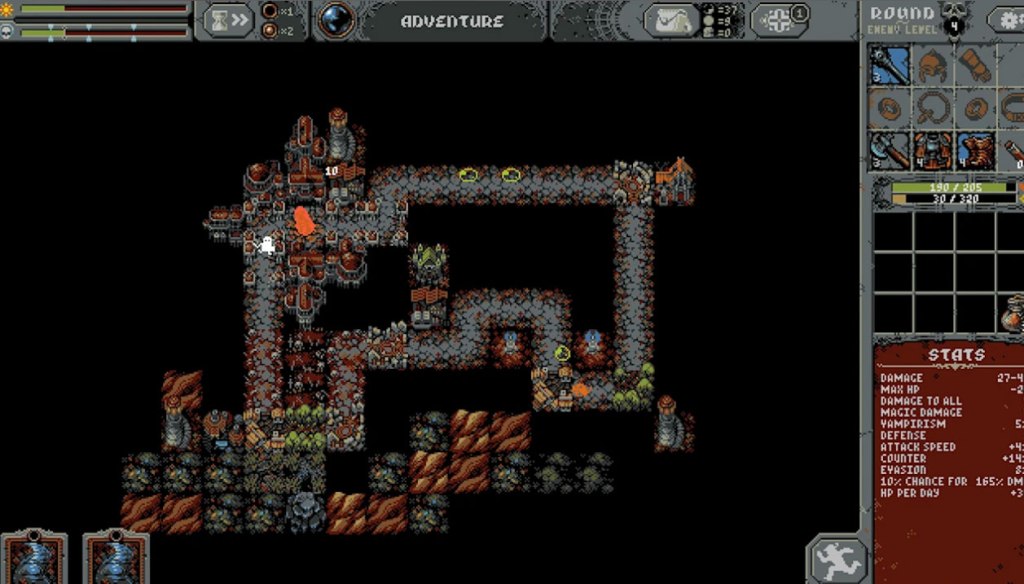1024x584 pixels.
Task: Select the level 4 chest armor slot
Action: 933,150
